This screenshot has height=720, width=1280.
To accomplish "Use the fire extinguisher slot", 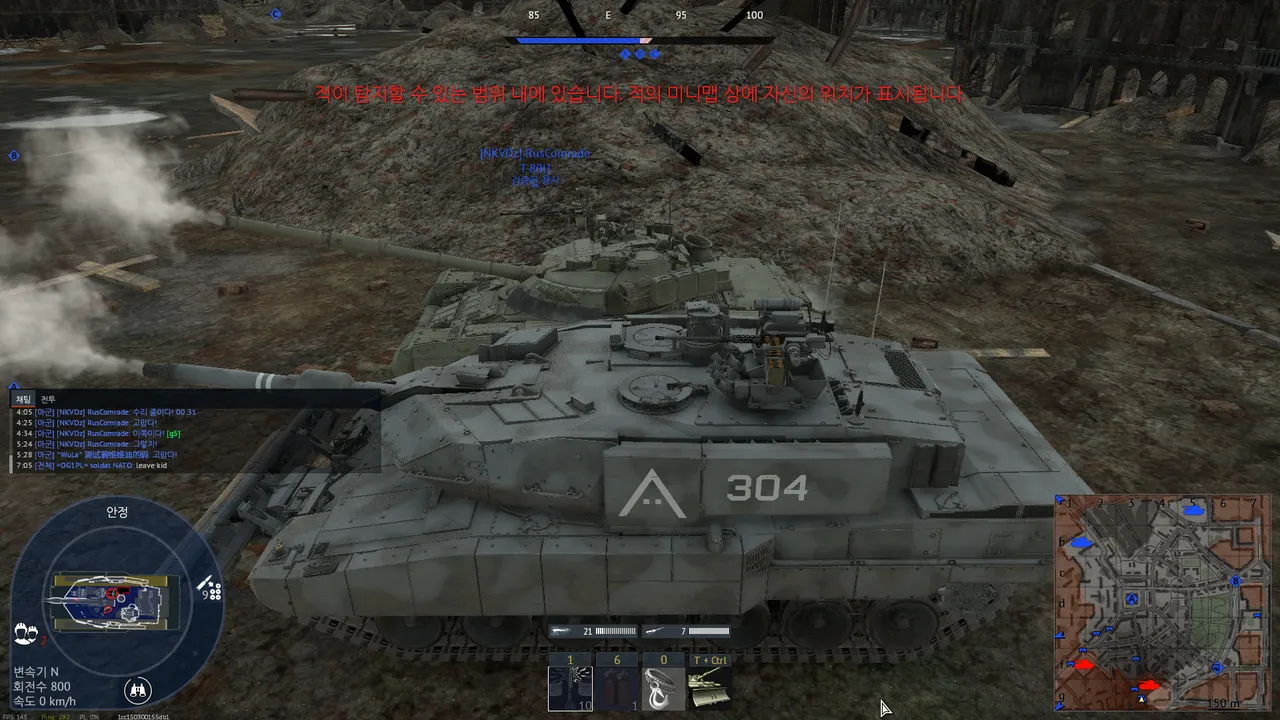I will [616, 686].
